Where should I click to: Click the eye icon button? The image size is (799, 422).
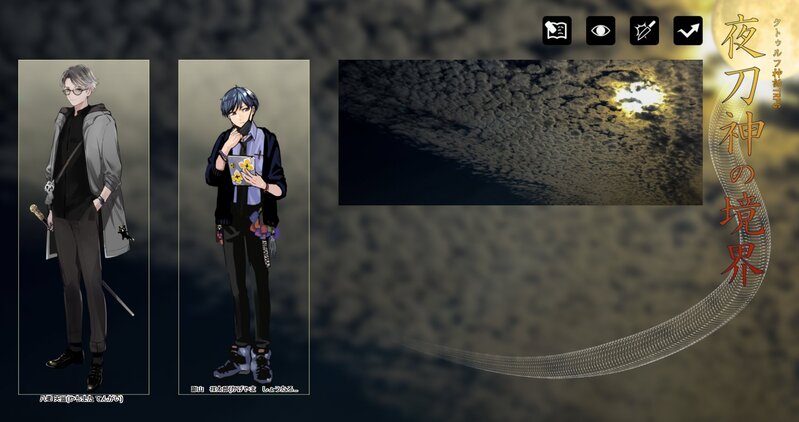click(x=600, y=31)
